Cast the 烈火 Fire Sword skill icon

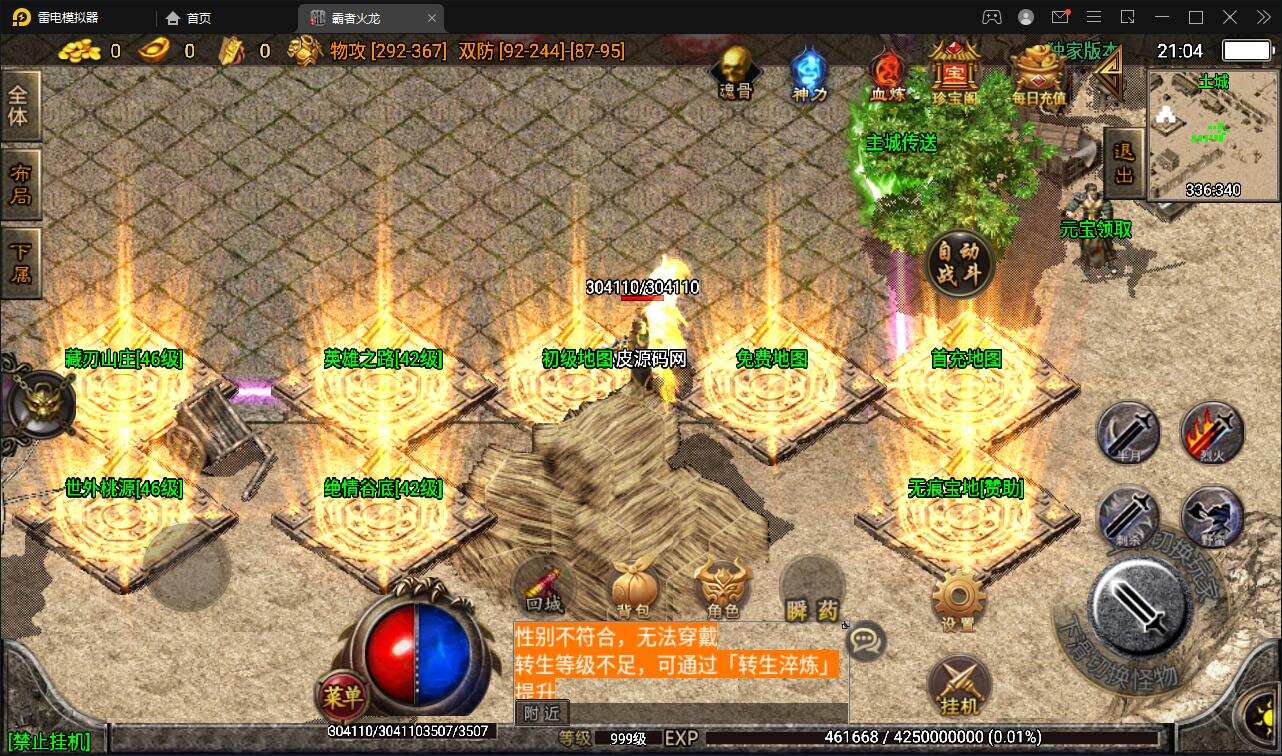point(1211,434)
